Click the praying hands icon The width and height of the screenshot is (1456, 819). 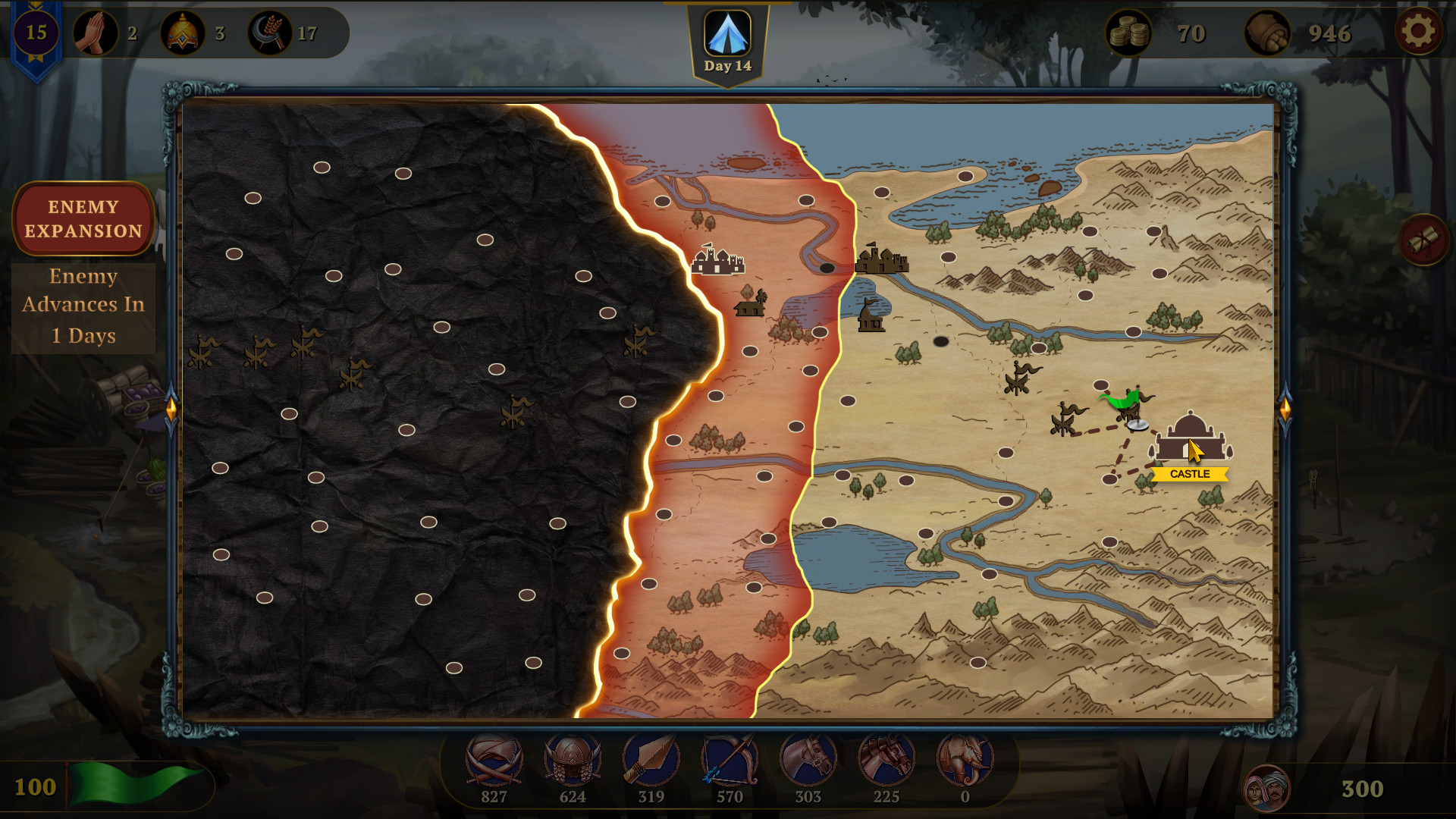point(96,33)
